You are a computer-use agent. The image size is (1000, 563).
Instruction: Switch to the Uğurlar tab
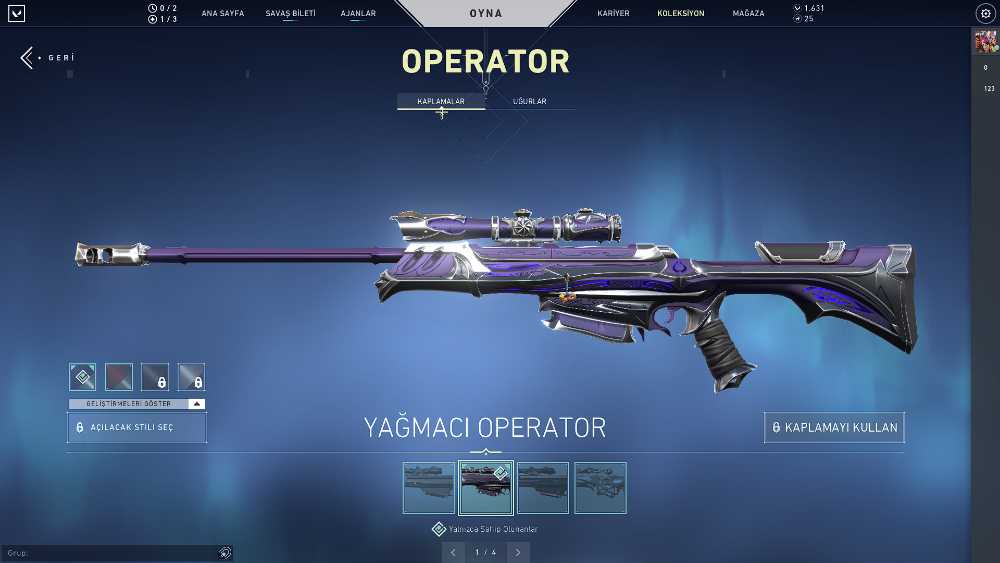pyautogui.click(x=529, y=102)
